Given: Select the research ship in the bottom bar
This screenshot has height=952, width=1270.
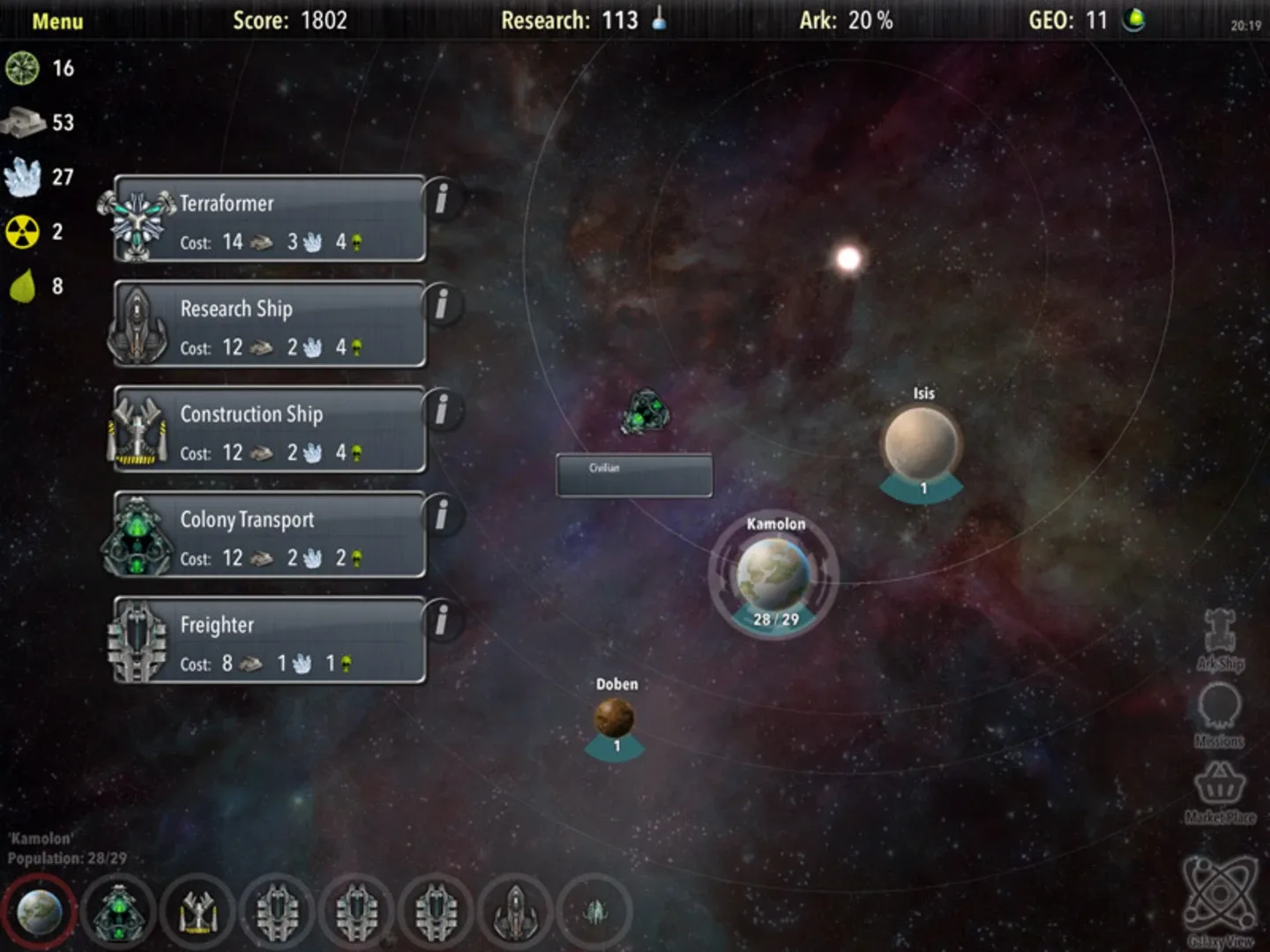Looking at the screenshot, I should pyautogui.click(x=515, y=911).
